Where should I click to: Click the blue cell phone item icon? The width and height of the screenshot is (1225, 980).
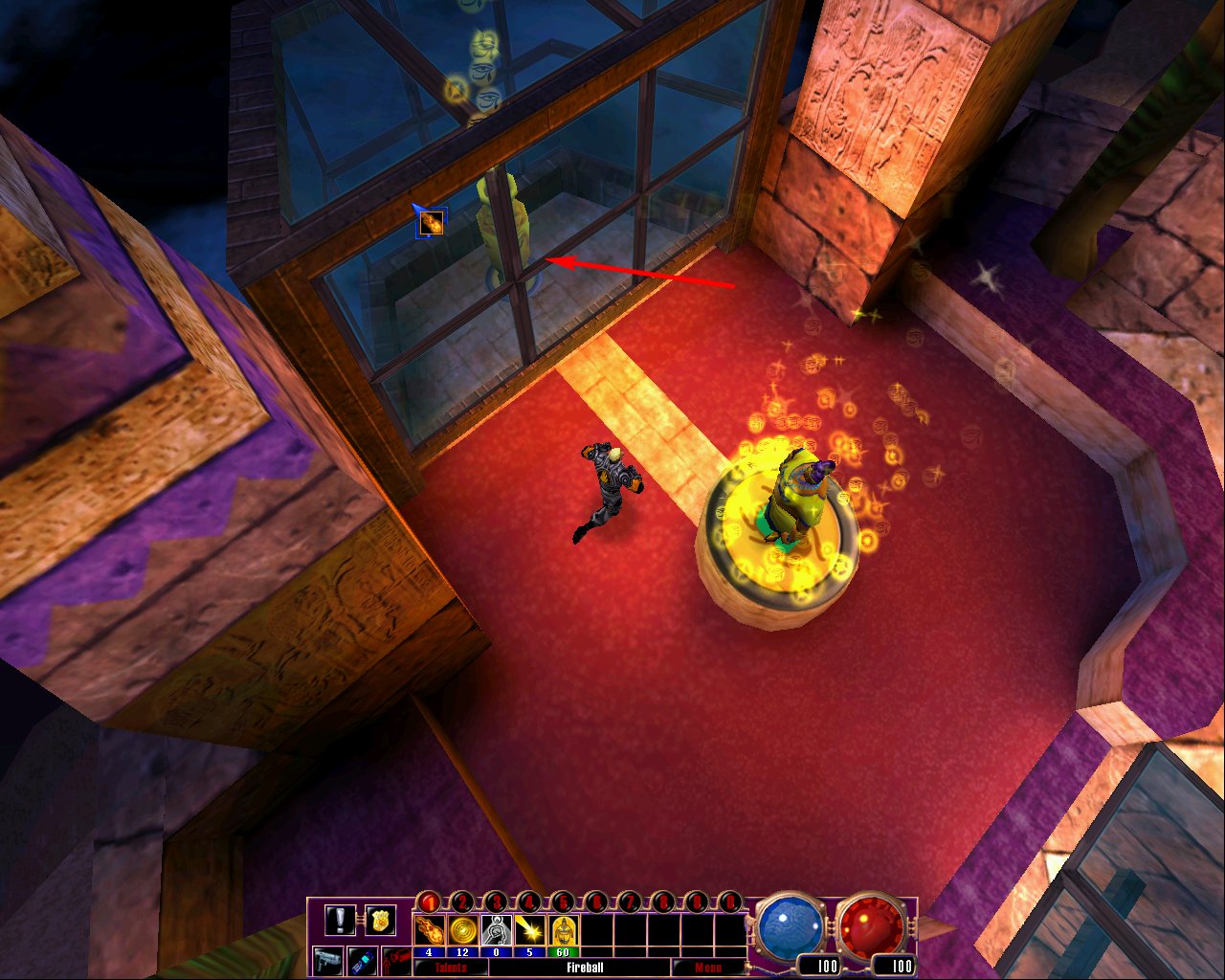pos(362,961)
